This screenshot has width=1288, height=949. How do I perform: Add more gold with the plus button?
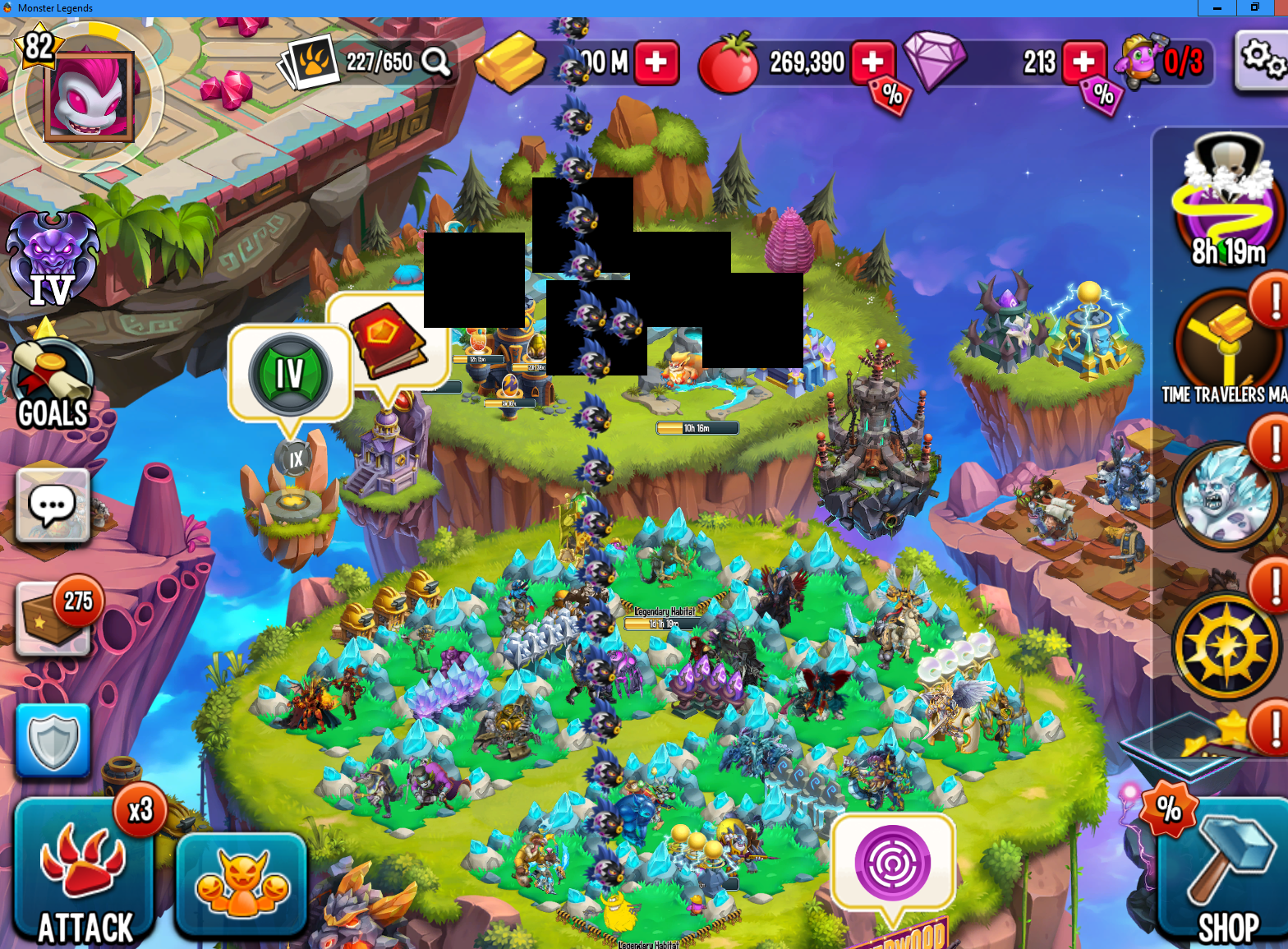(x=656, y=62)
